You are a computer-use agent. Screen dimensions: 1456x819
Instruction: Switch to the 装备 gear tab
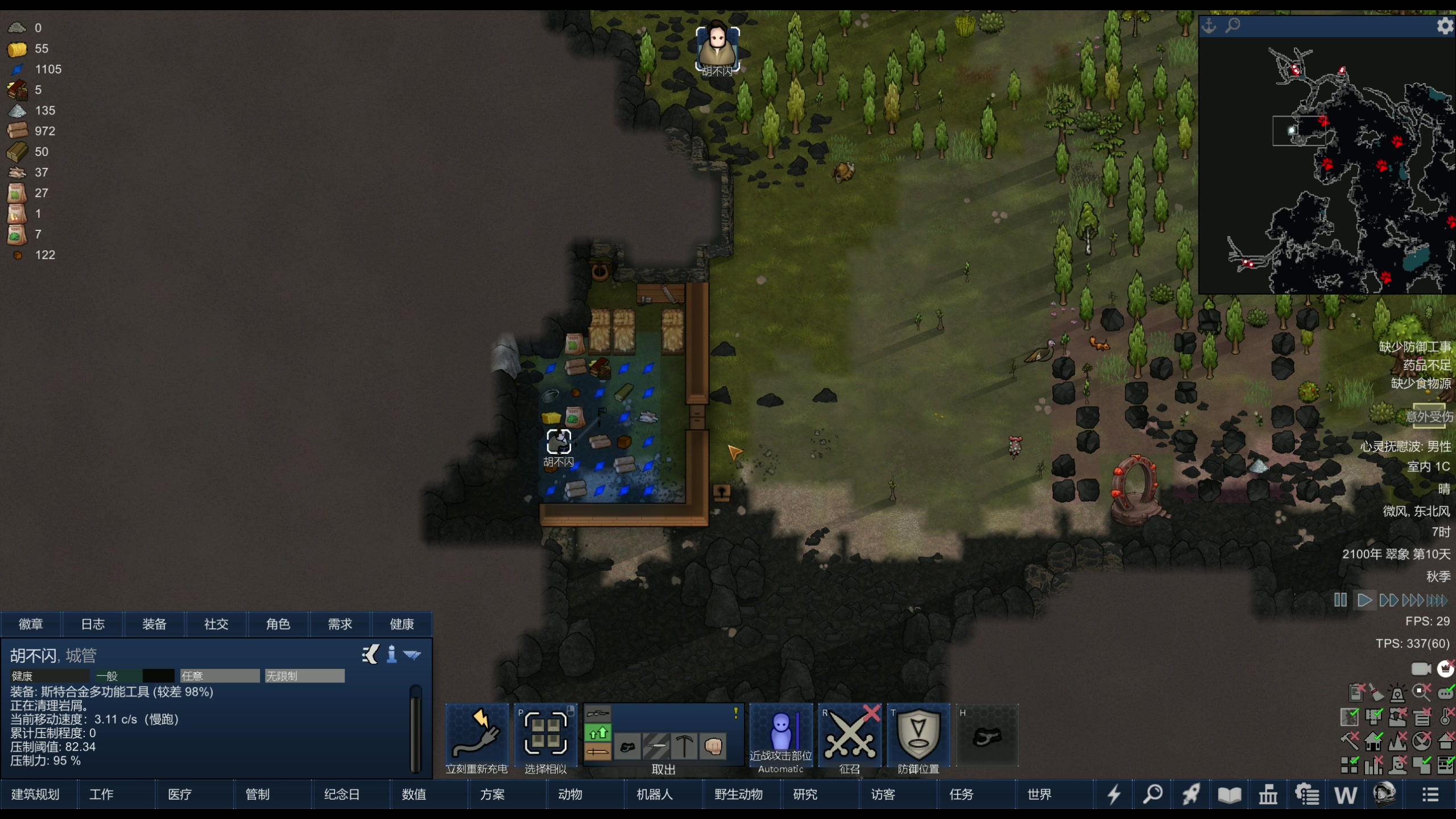(x=154, y=624)
